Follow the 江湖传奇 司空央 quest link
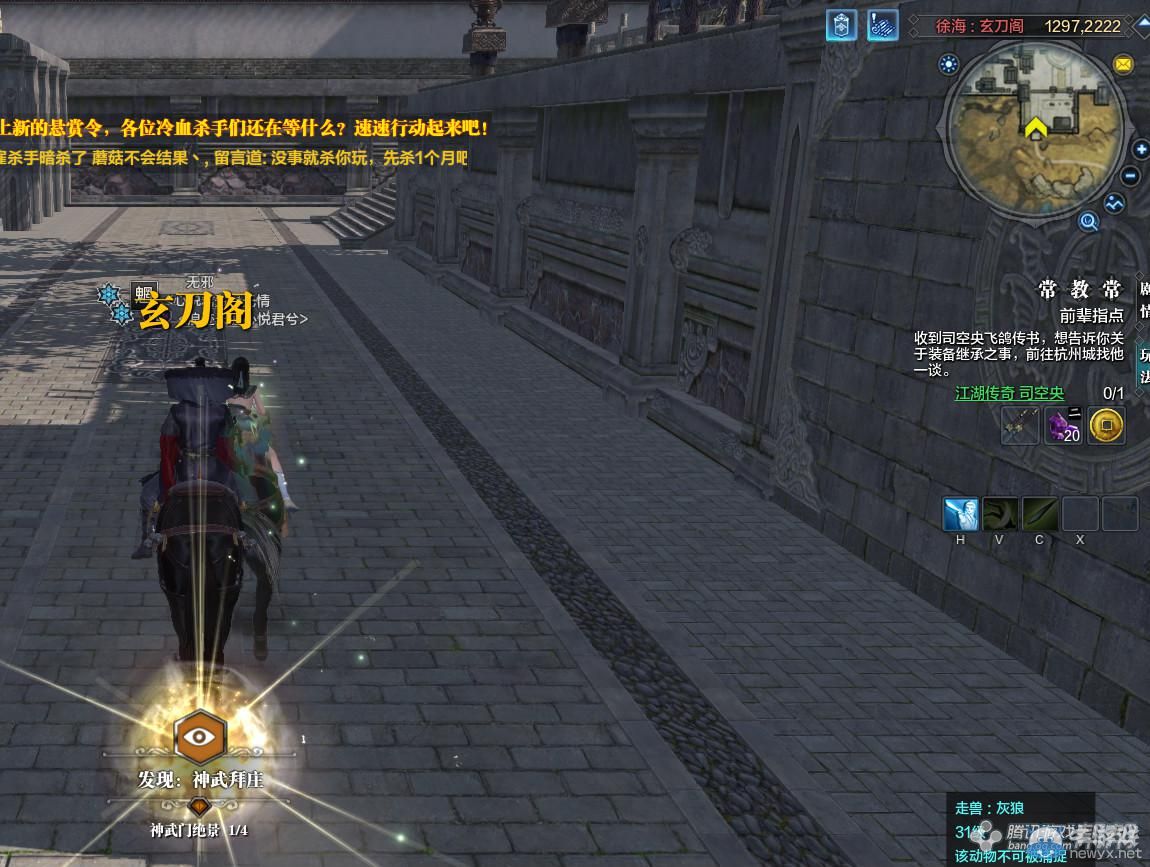 coord(1009,394)
